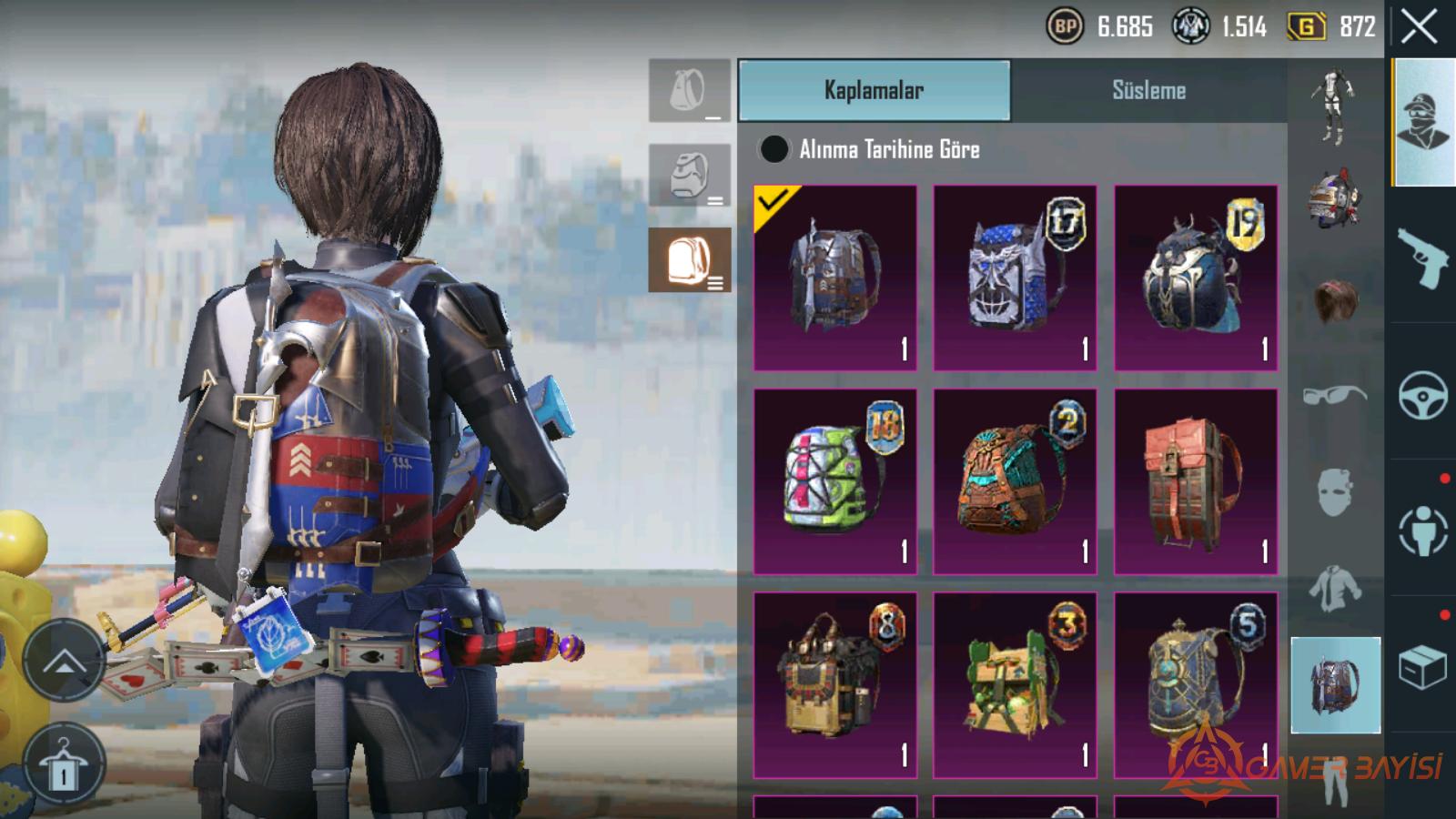Close the inventory screen

(x=1419, y=27)
